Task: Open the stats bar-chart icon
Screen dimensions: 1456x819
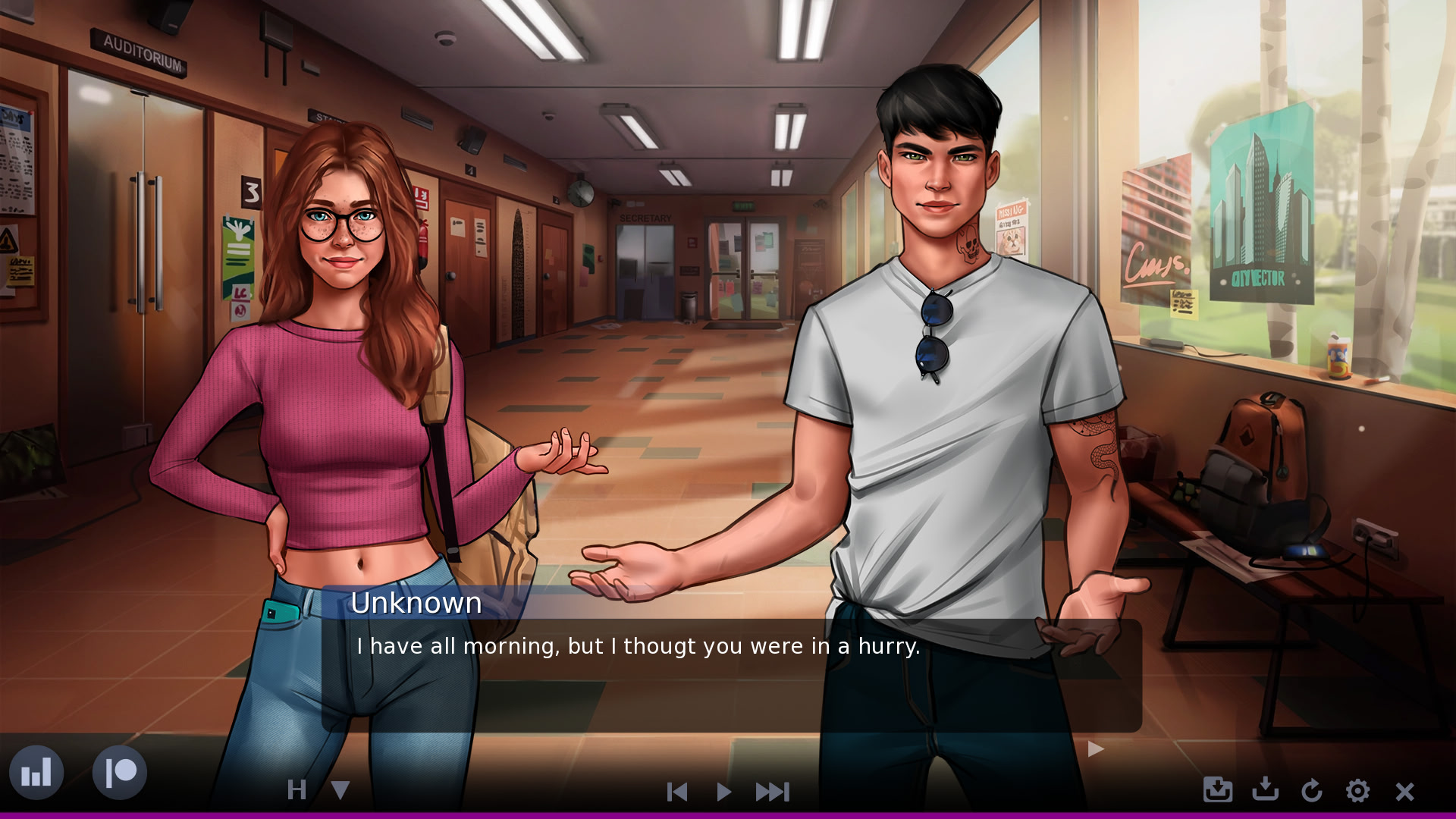Action: coord(39,772)
